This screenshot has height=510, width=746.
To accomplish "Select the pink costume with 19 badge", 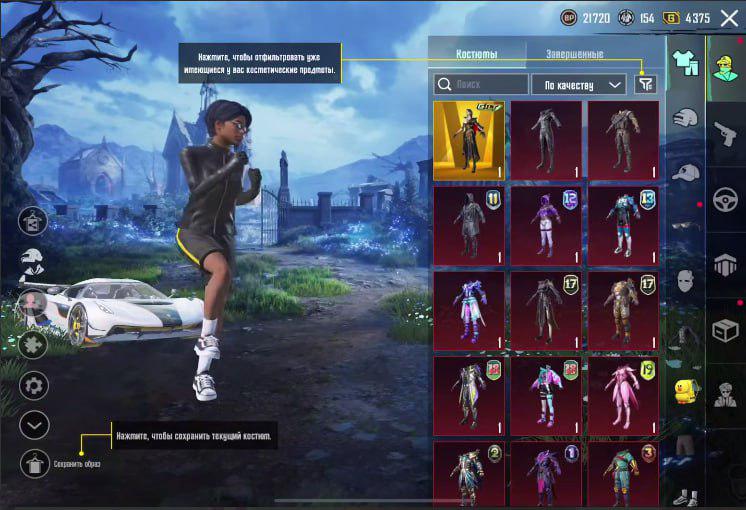I will 623,395.
